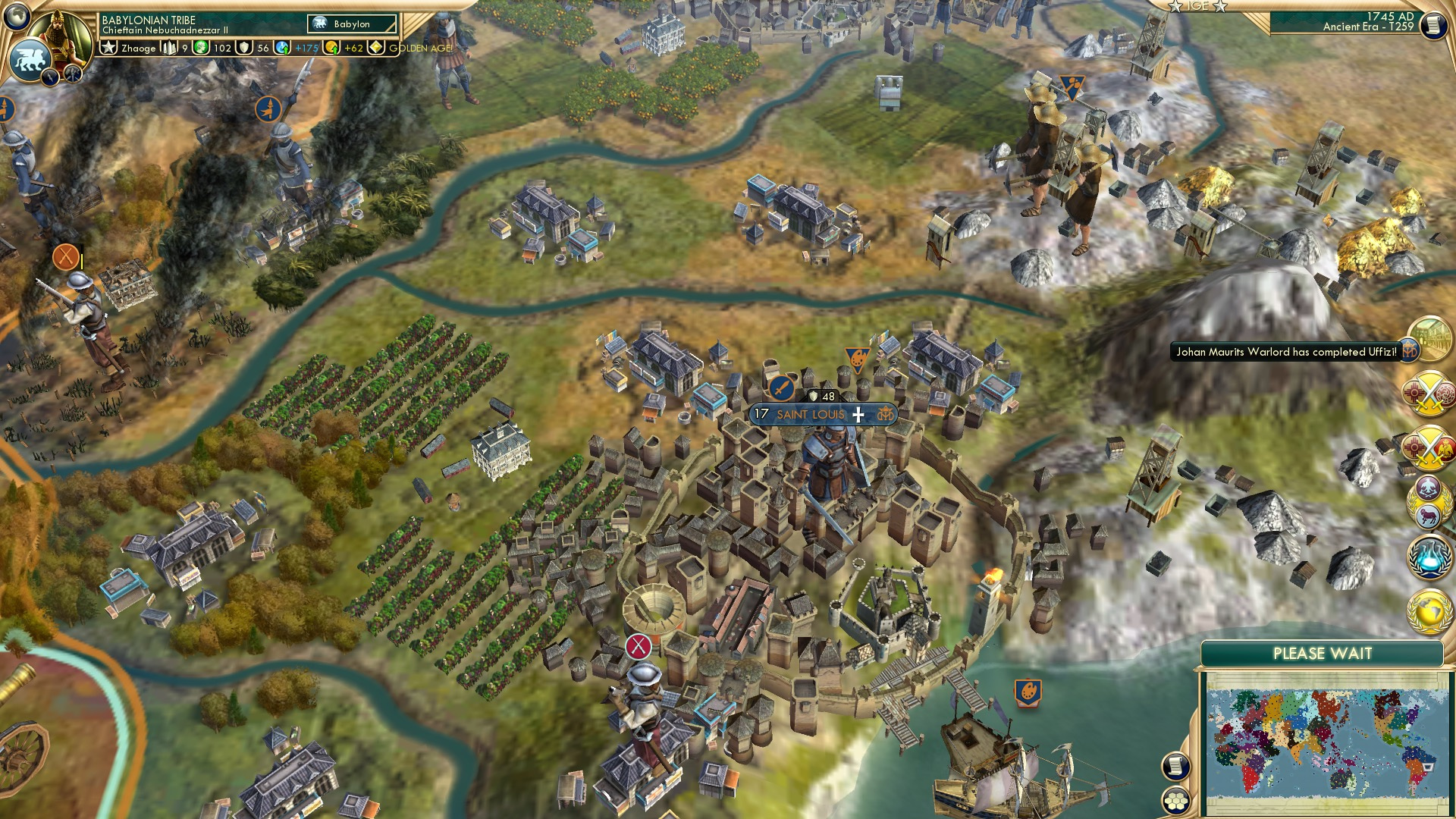The height and width of the screenshot is (819, 1456).
Task: Click the PLEASE WAIT button
Action: point(1323,652)
